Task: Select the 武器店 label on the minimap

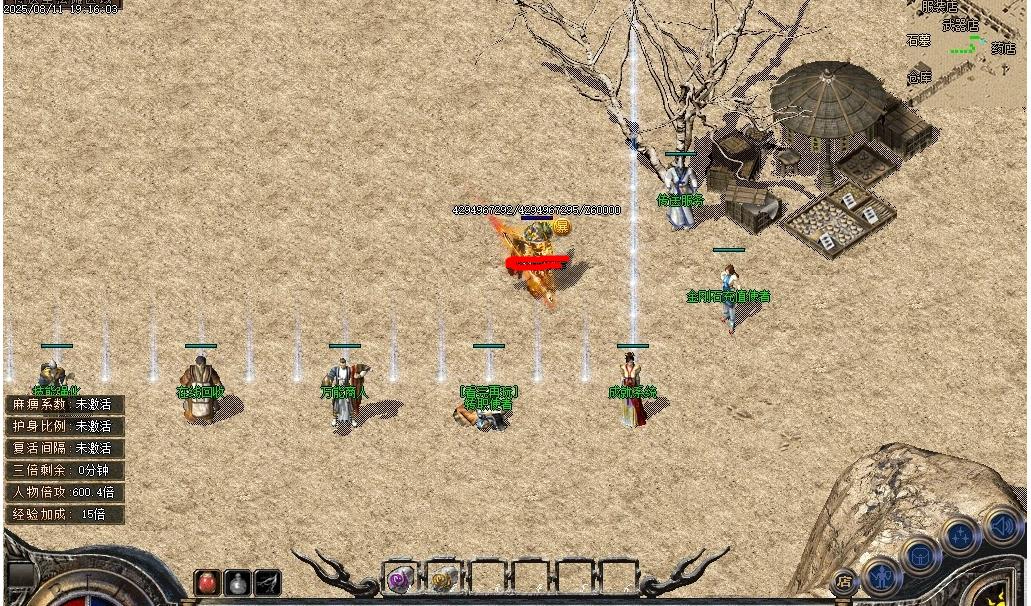Action: 959,24
